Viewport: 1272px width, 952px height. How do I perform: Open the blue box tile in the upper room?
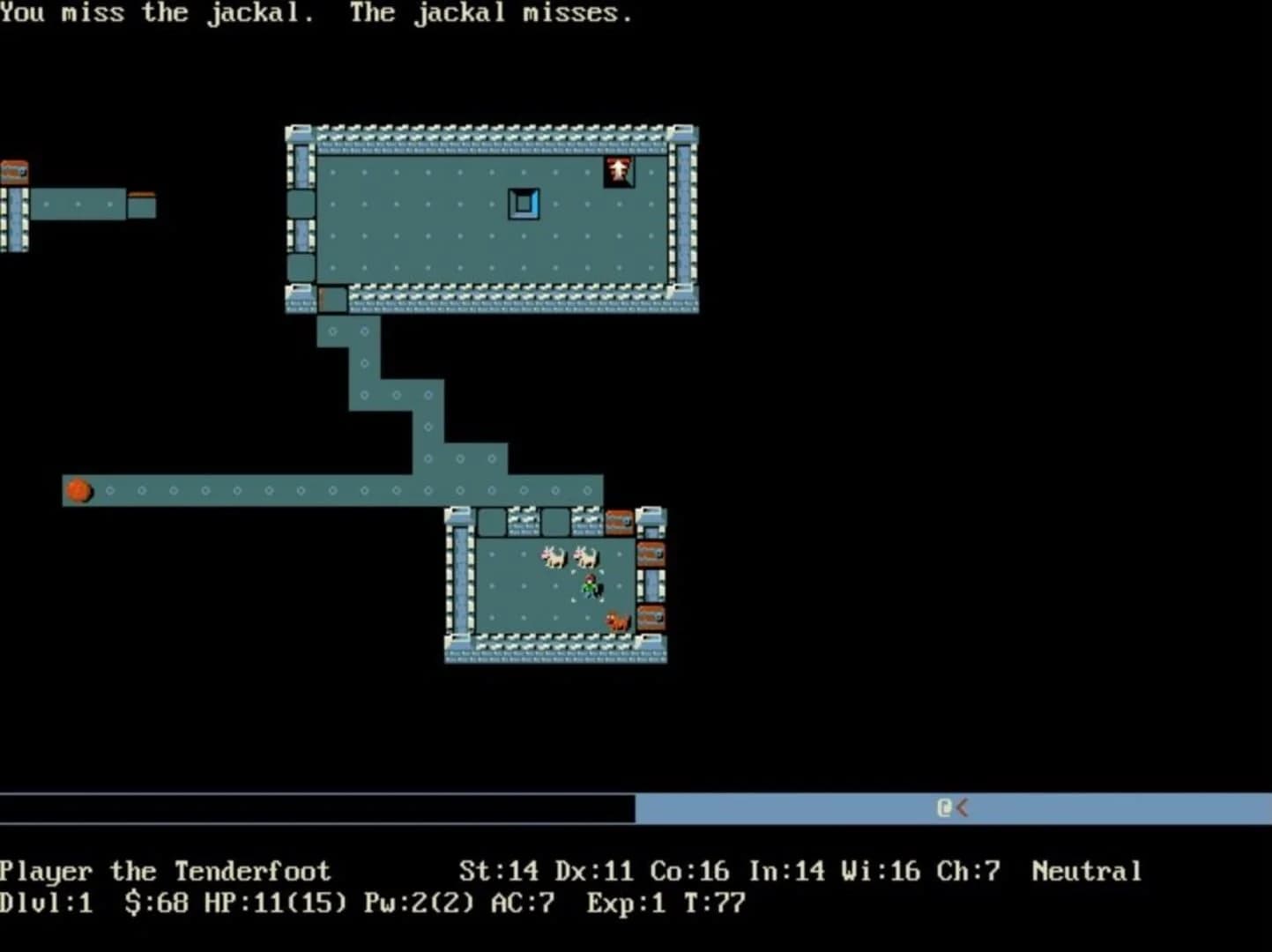pos(524,202)
